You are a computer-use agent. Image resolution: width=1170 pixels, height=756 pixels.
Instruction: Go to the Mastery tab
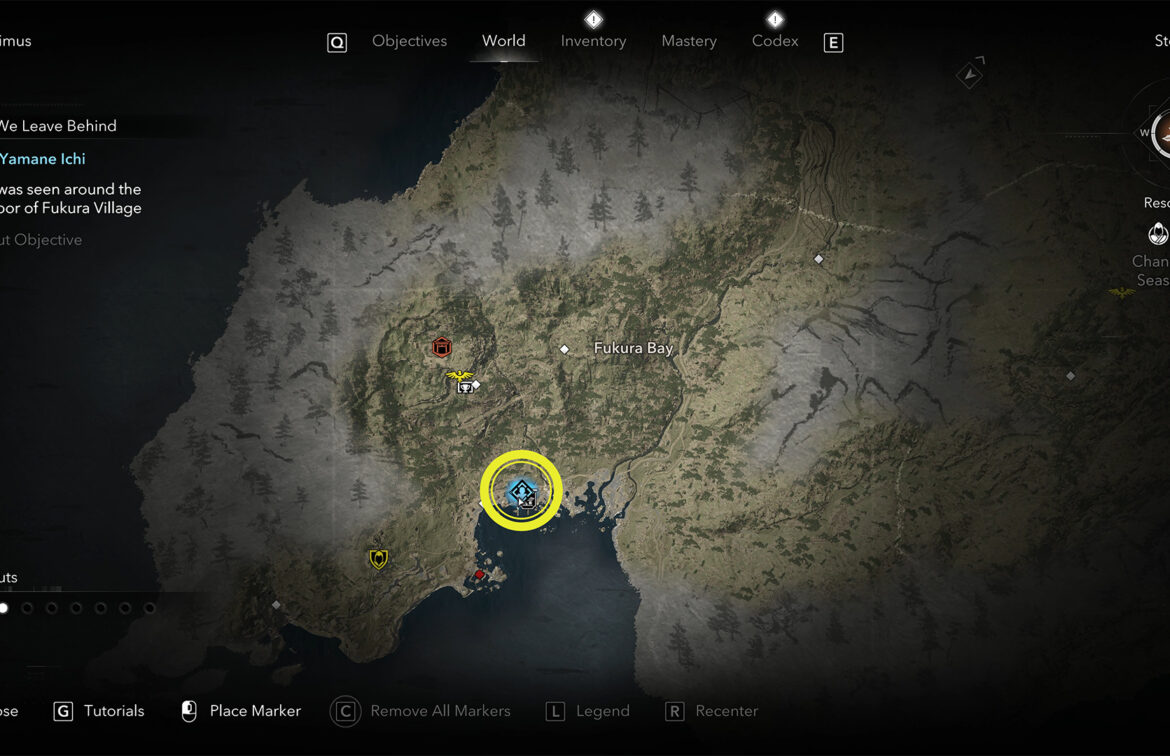tap(689, 41)
